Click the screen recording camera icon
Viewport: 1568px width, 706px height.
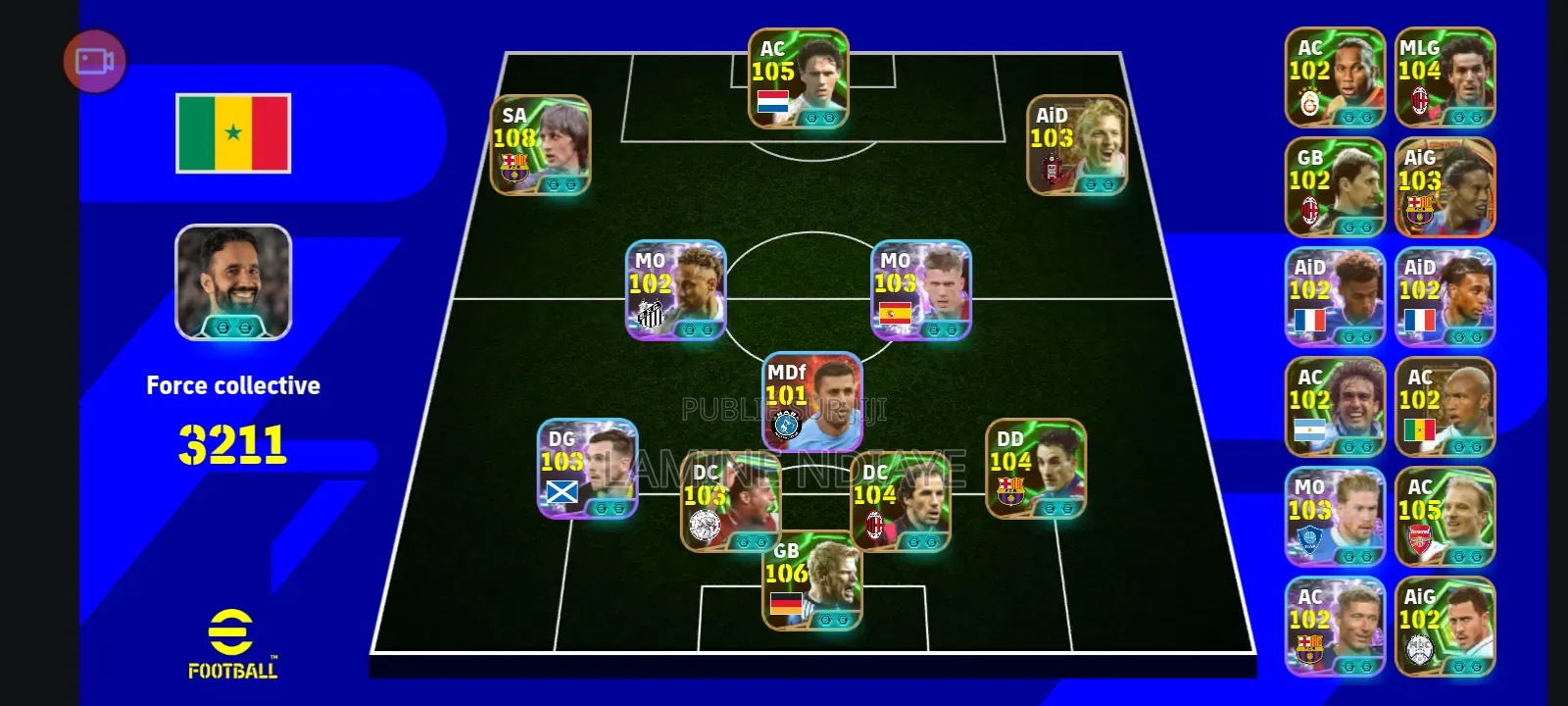pos(95,61)
